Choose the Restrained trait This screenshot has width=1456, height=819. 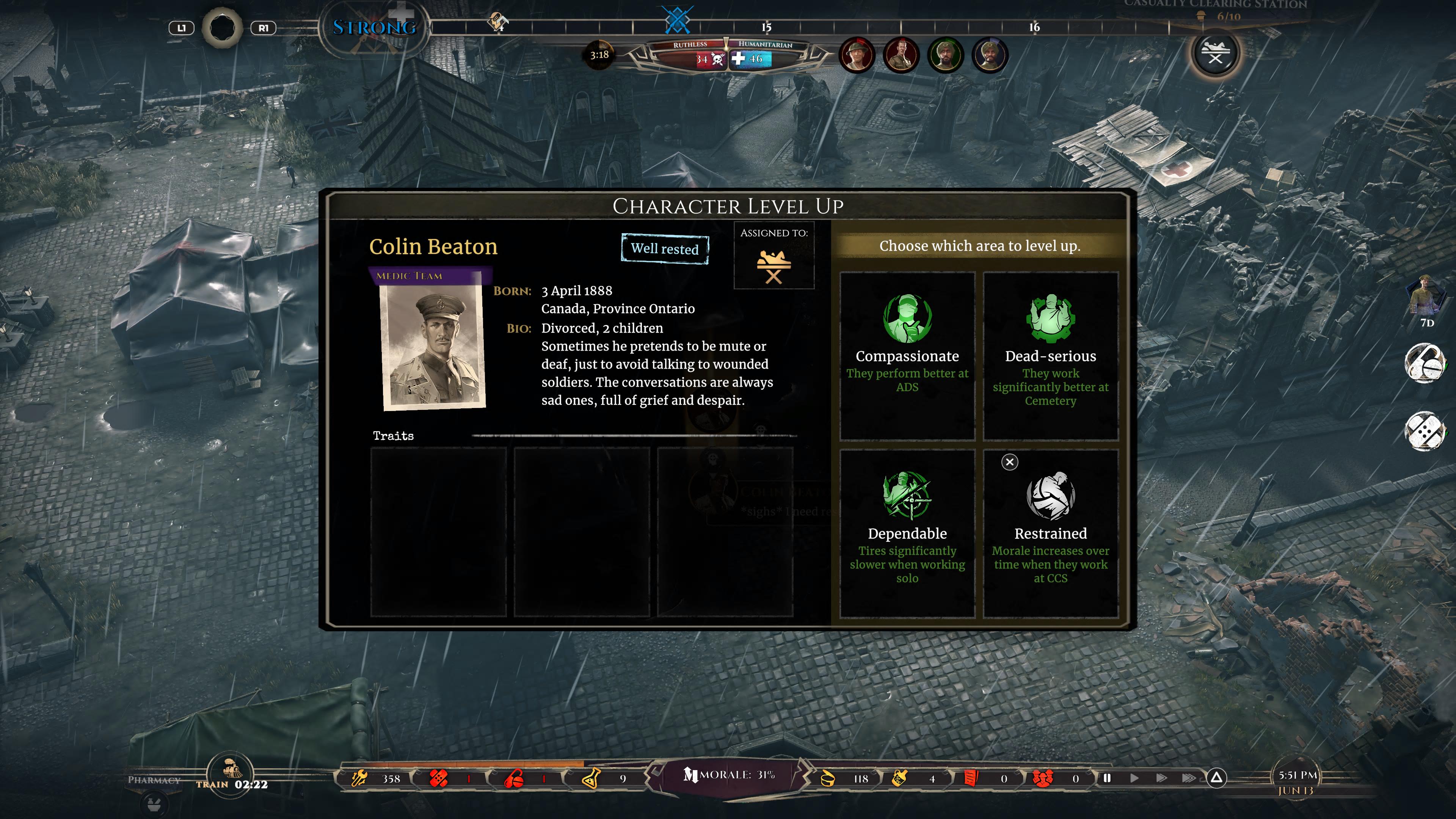(x=1050, y=533)
